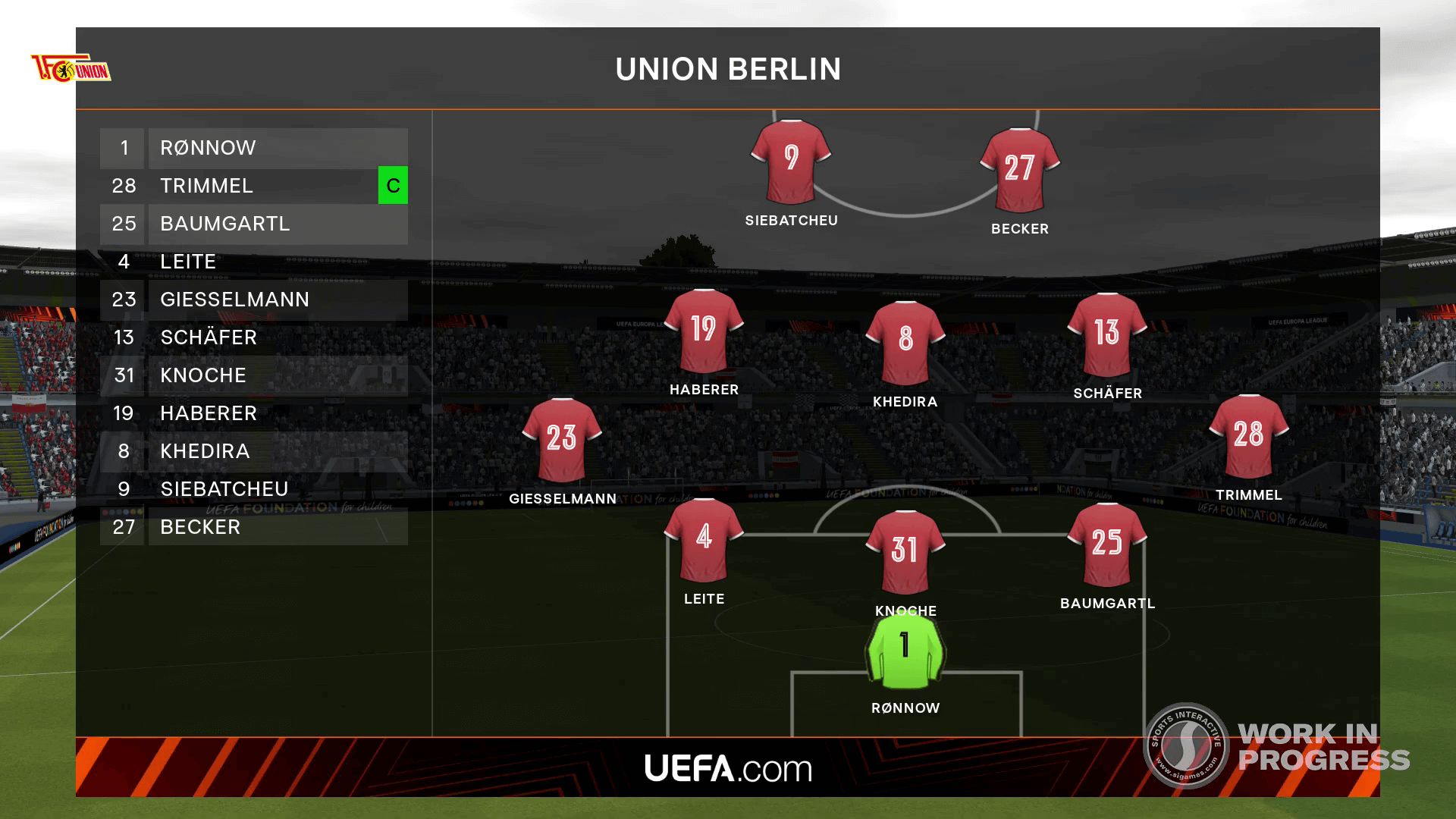Select captain Trimmel's row in the lineup list

pos(239,186)
